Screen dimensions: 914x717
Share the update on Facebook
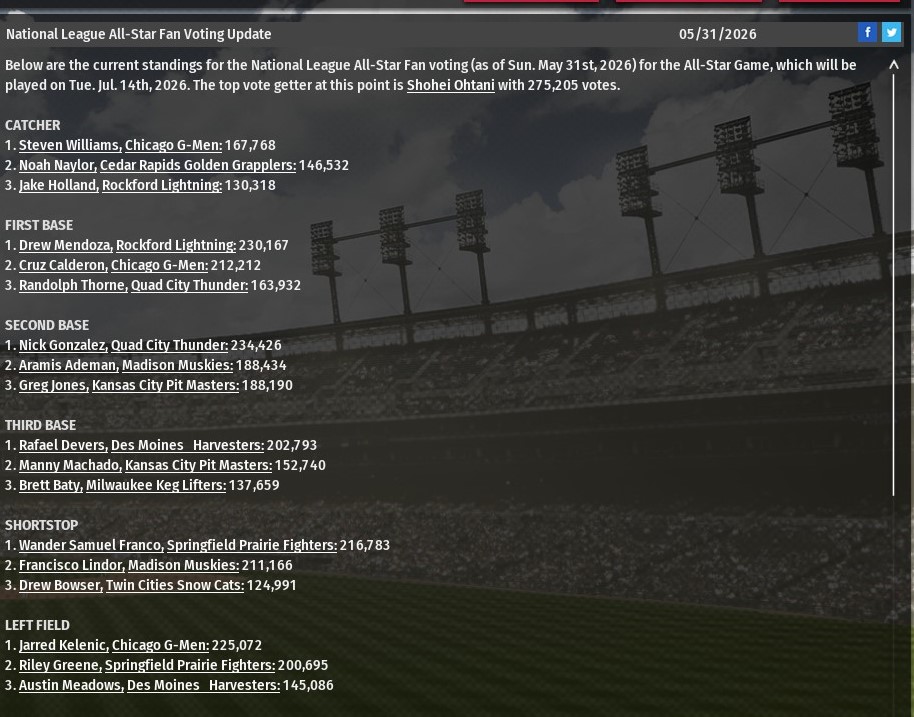click(867, 33)
